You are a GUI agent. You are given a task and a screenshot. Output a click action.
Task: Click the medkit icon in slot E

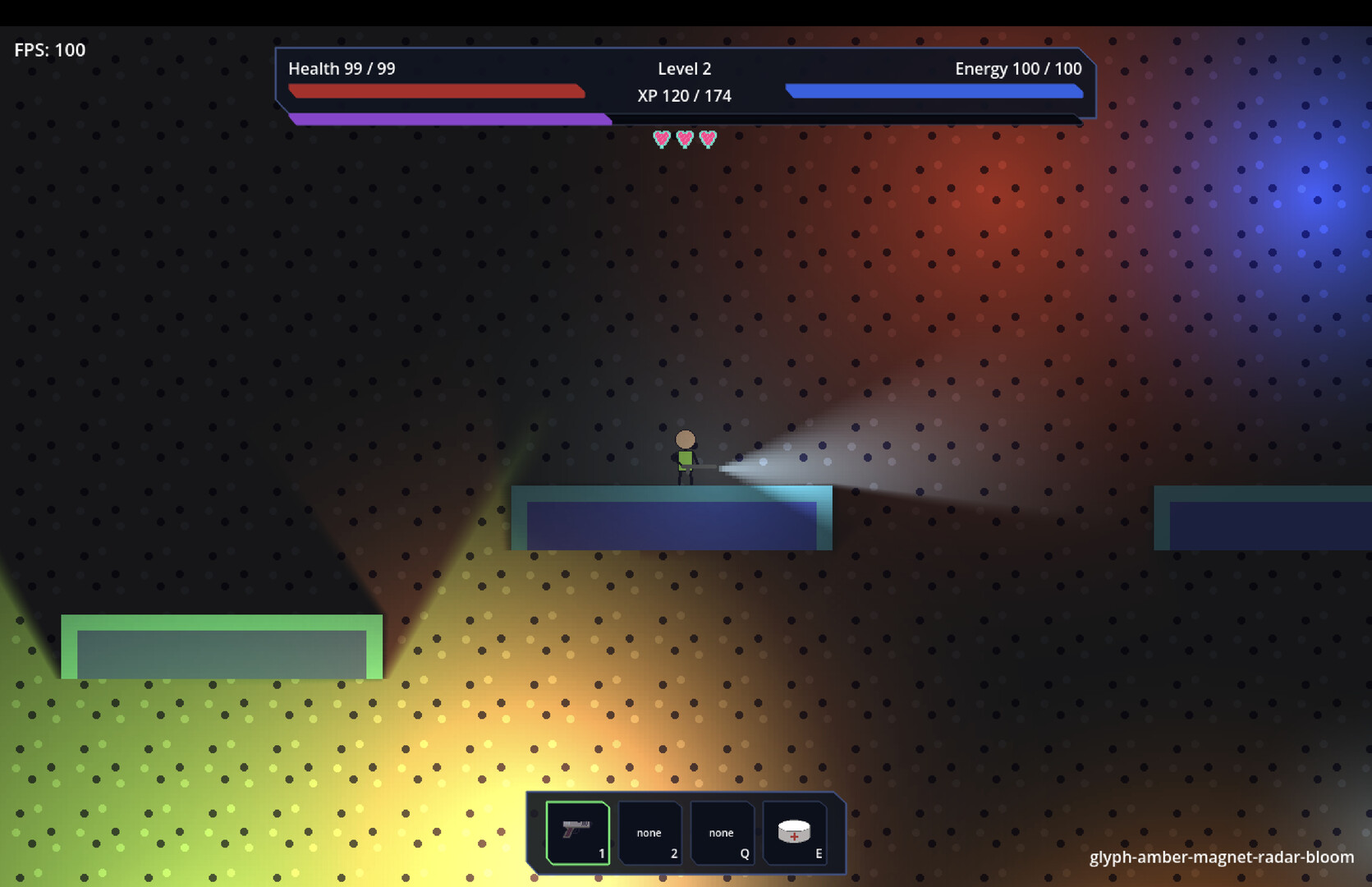tap(795, 831)
